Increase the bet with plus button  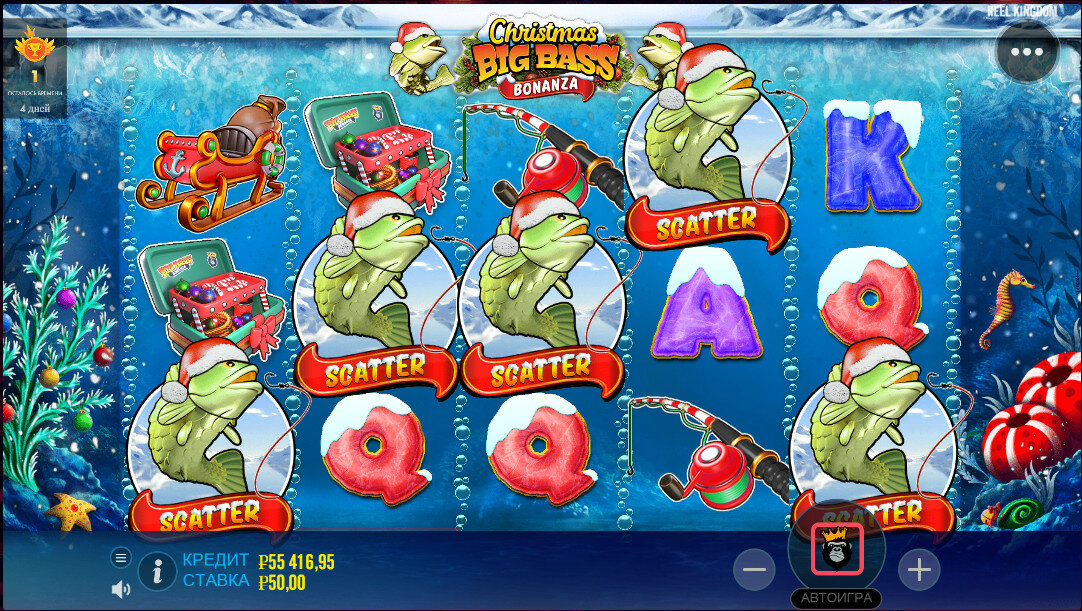point(918,570)
